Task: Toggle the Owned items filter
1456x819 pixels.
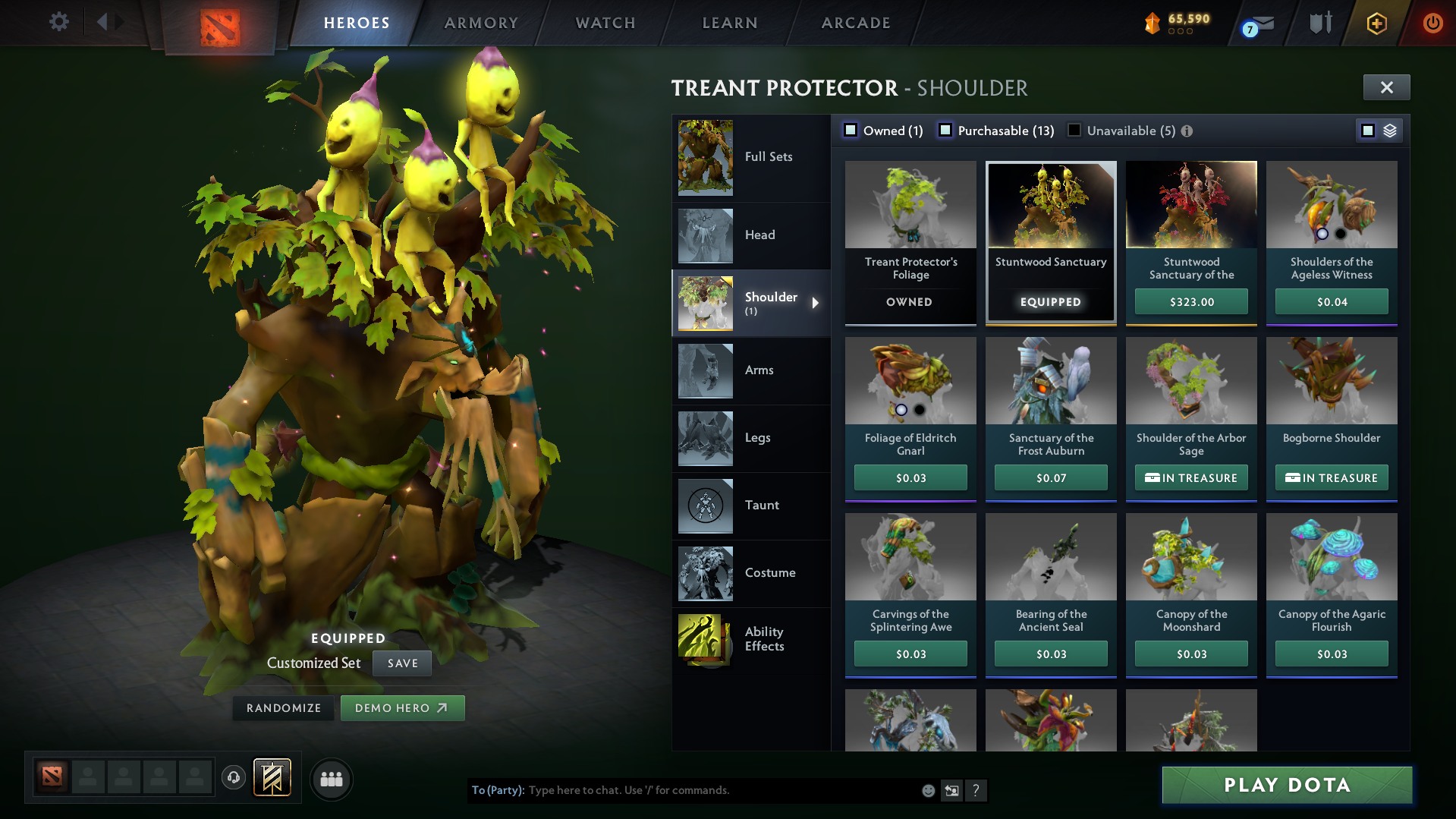Action: point(851,130)
